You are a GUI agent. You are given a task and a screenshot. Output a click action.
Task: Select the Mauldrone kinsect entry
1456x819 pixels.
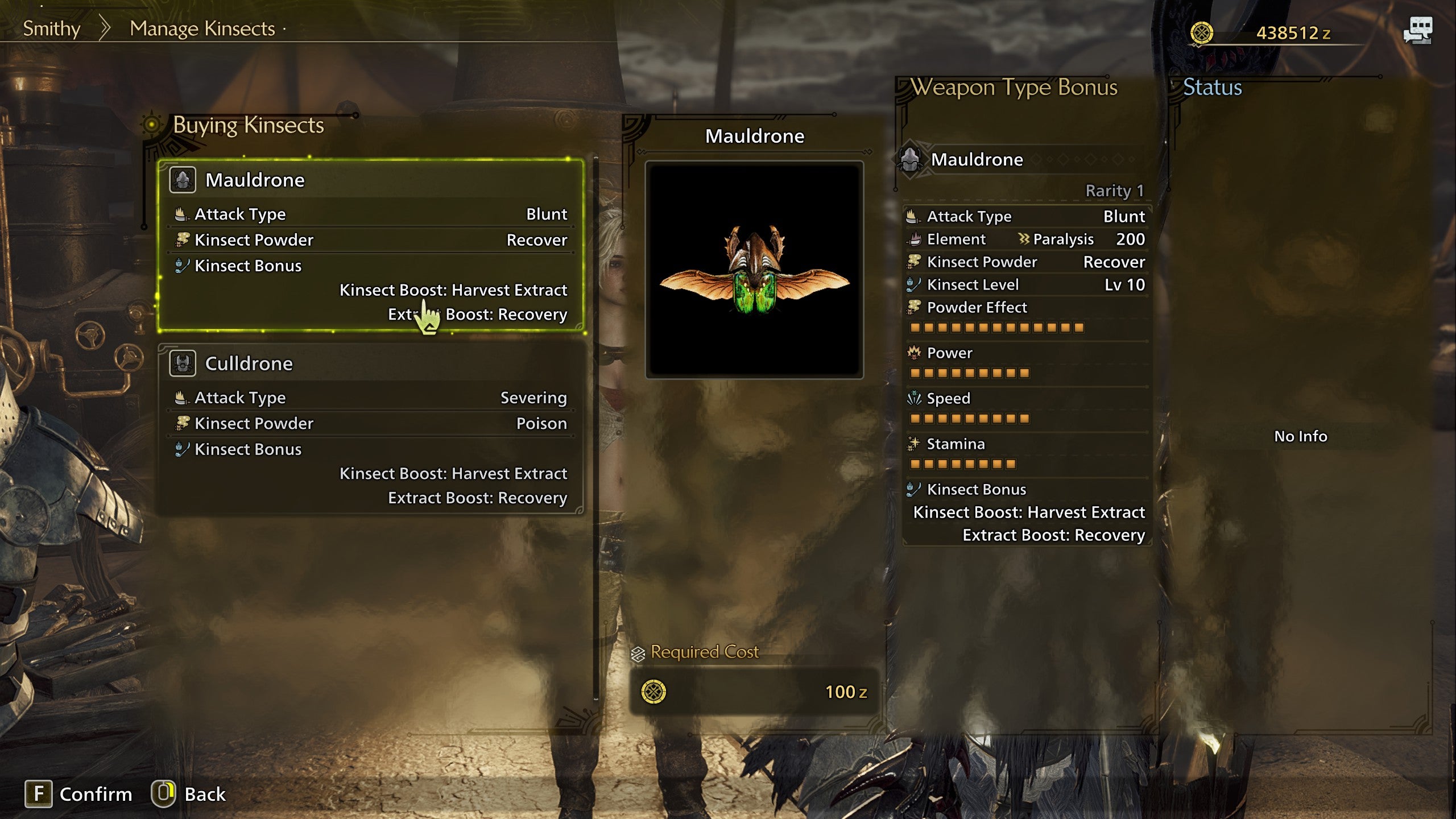coord(371,245)
